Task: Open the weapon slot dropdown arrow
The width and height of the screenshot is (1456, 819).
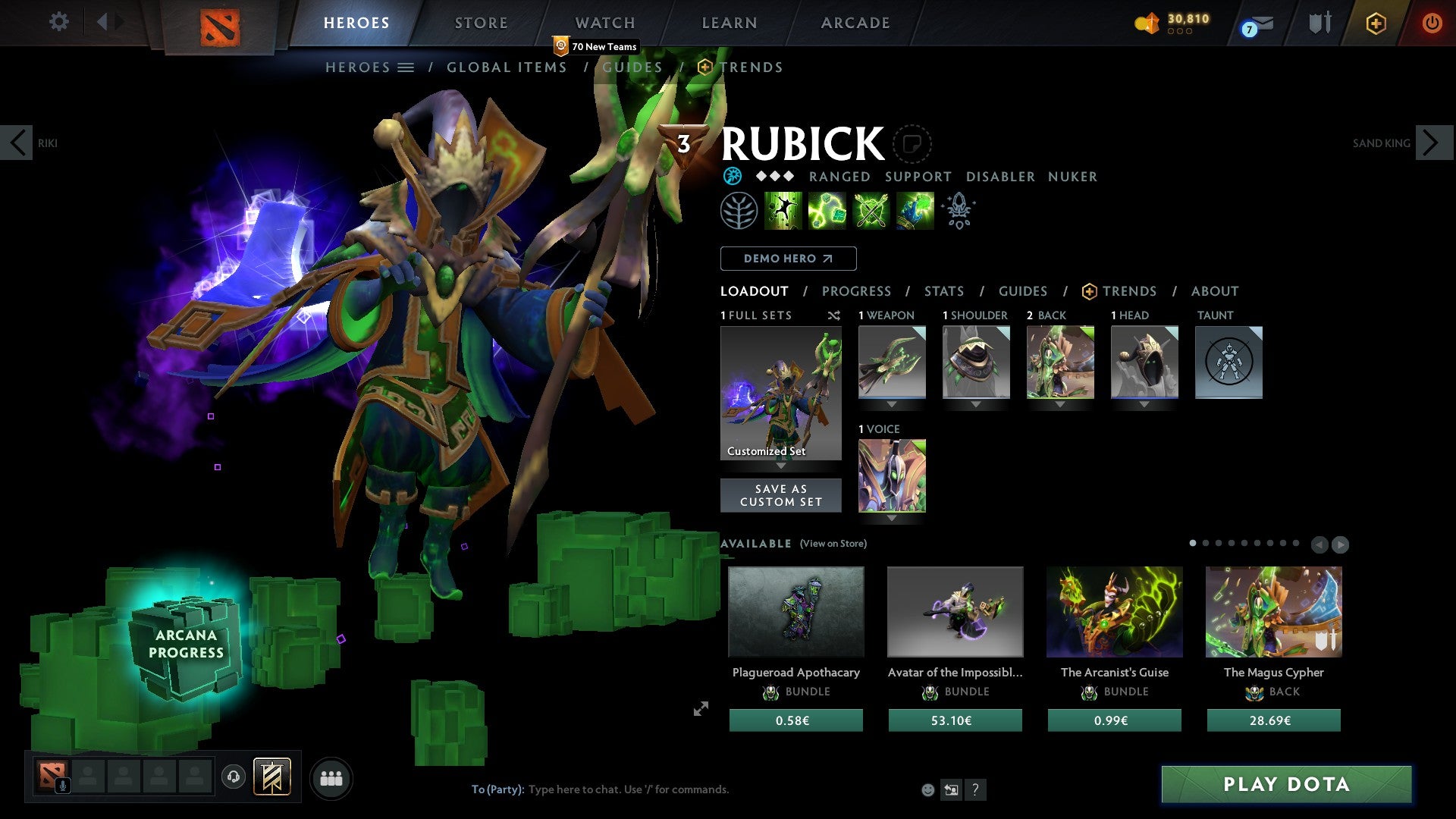Action: pos(891,404)
